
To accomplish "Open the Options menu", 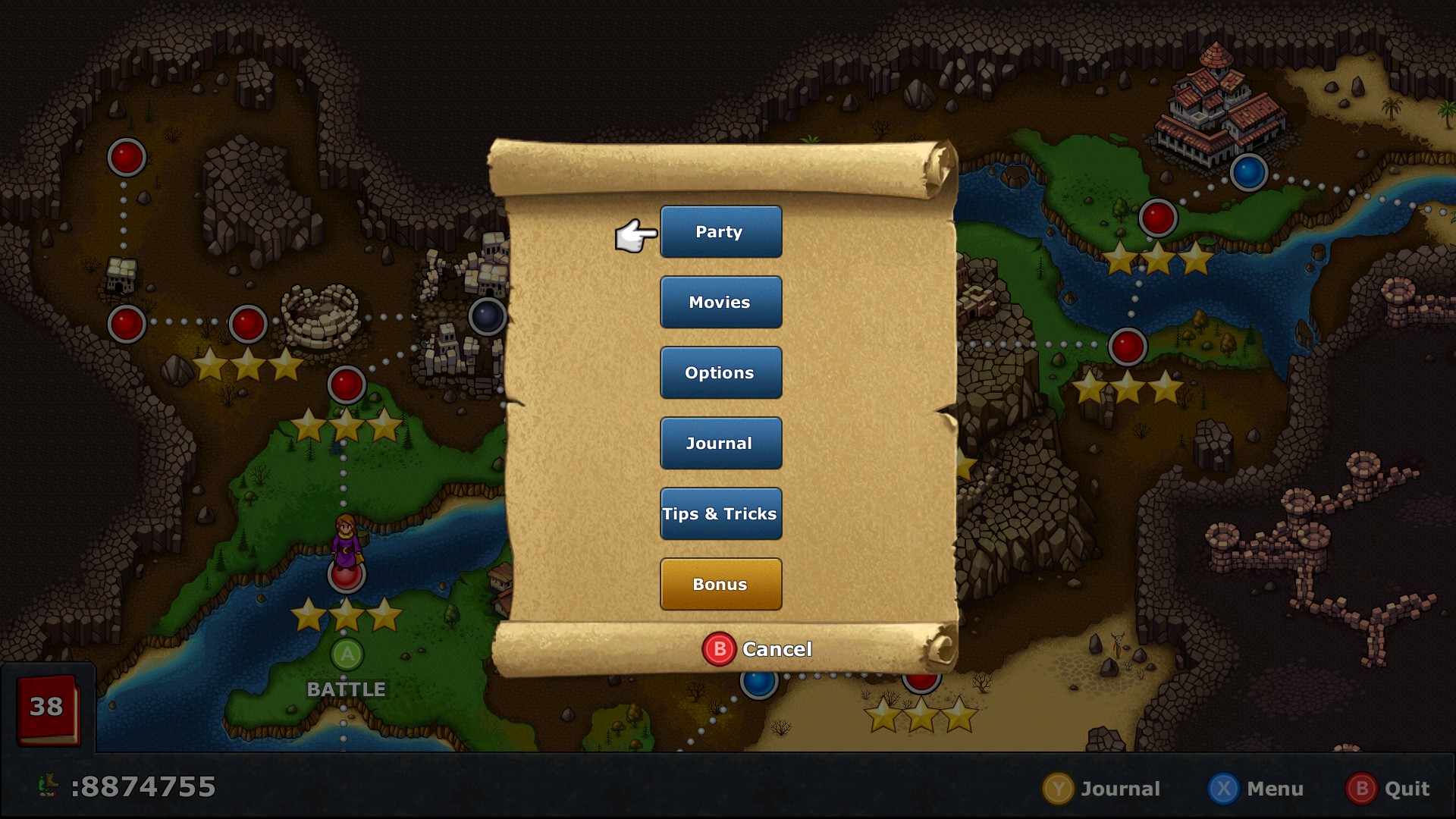I will tap(720, 372).
